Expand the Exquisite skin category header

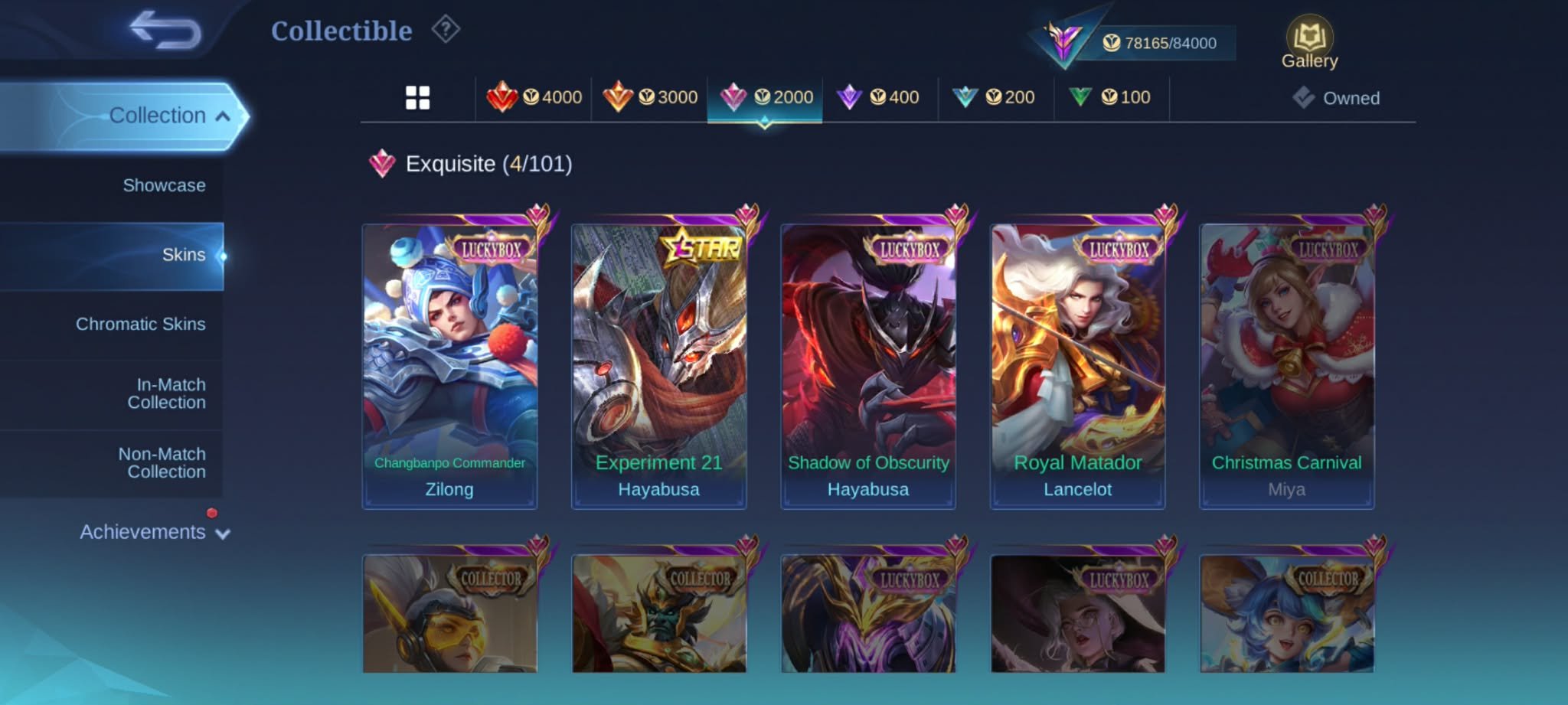pyautogui.click(x=472, y=162)
